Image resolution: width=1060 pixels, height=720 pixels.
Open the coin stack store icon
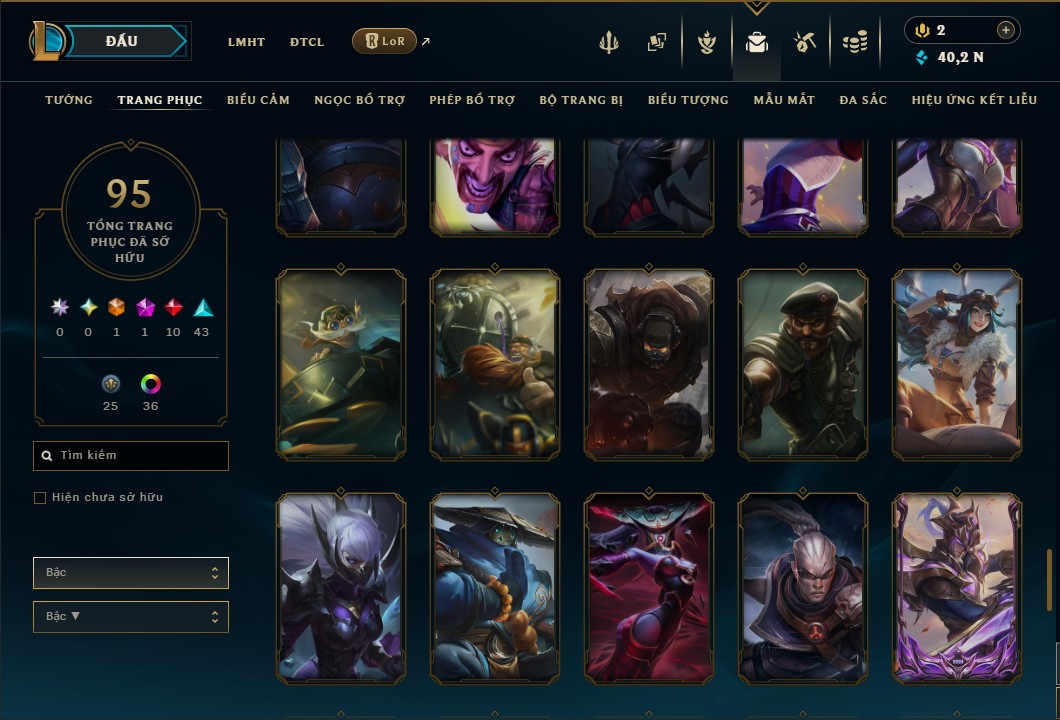pos(855,42)
